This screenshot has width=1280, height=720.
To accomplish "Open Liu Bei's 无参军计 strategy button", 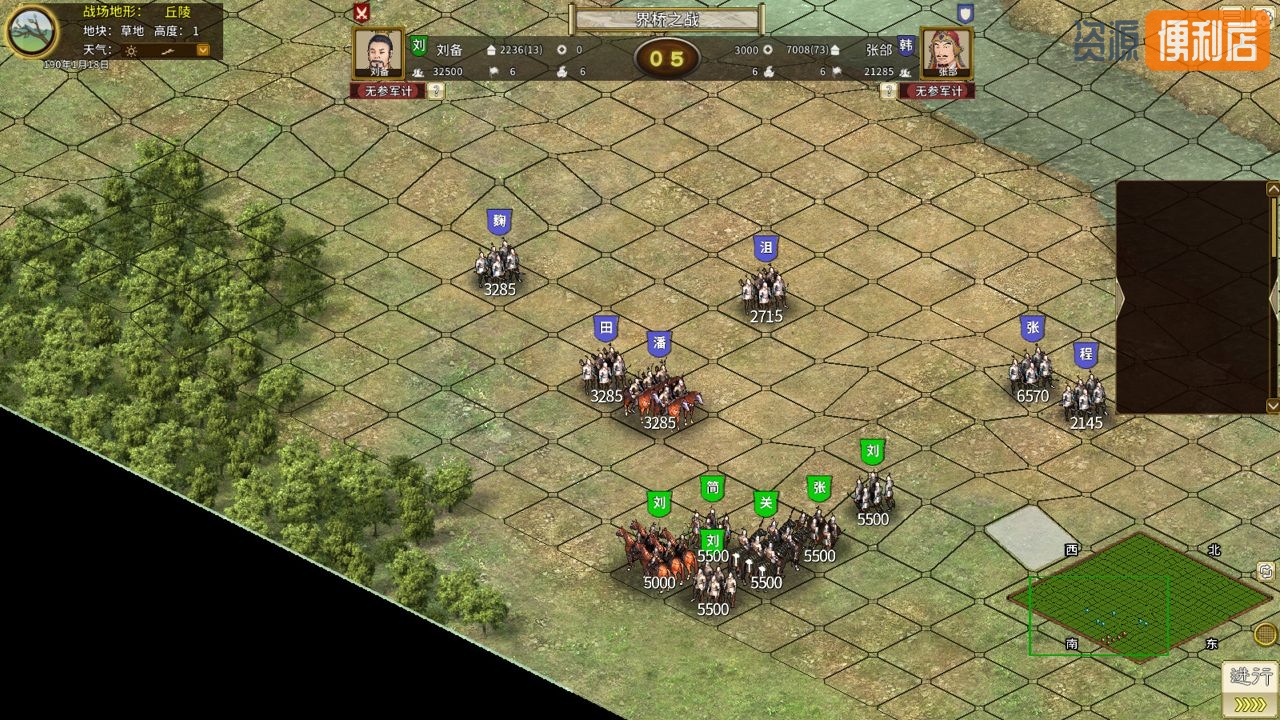I will pyautogui.click(x=388, y=91).
